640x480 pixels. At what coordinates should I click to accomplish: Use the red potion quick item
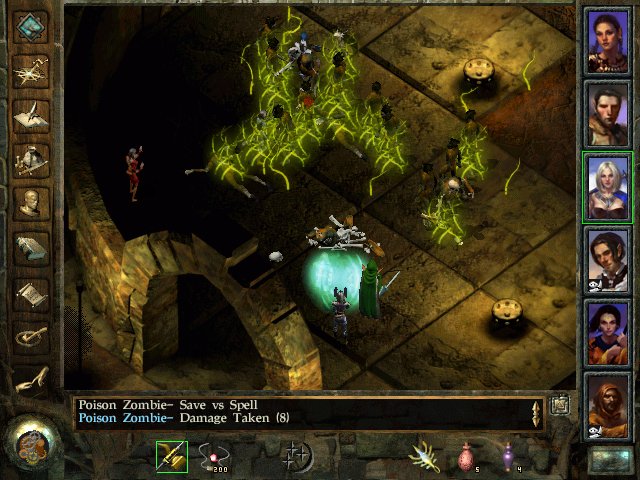[x=467, y=457]
